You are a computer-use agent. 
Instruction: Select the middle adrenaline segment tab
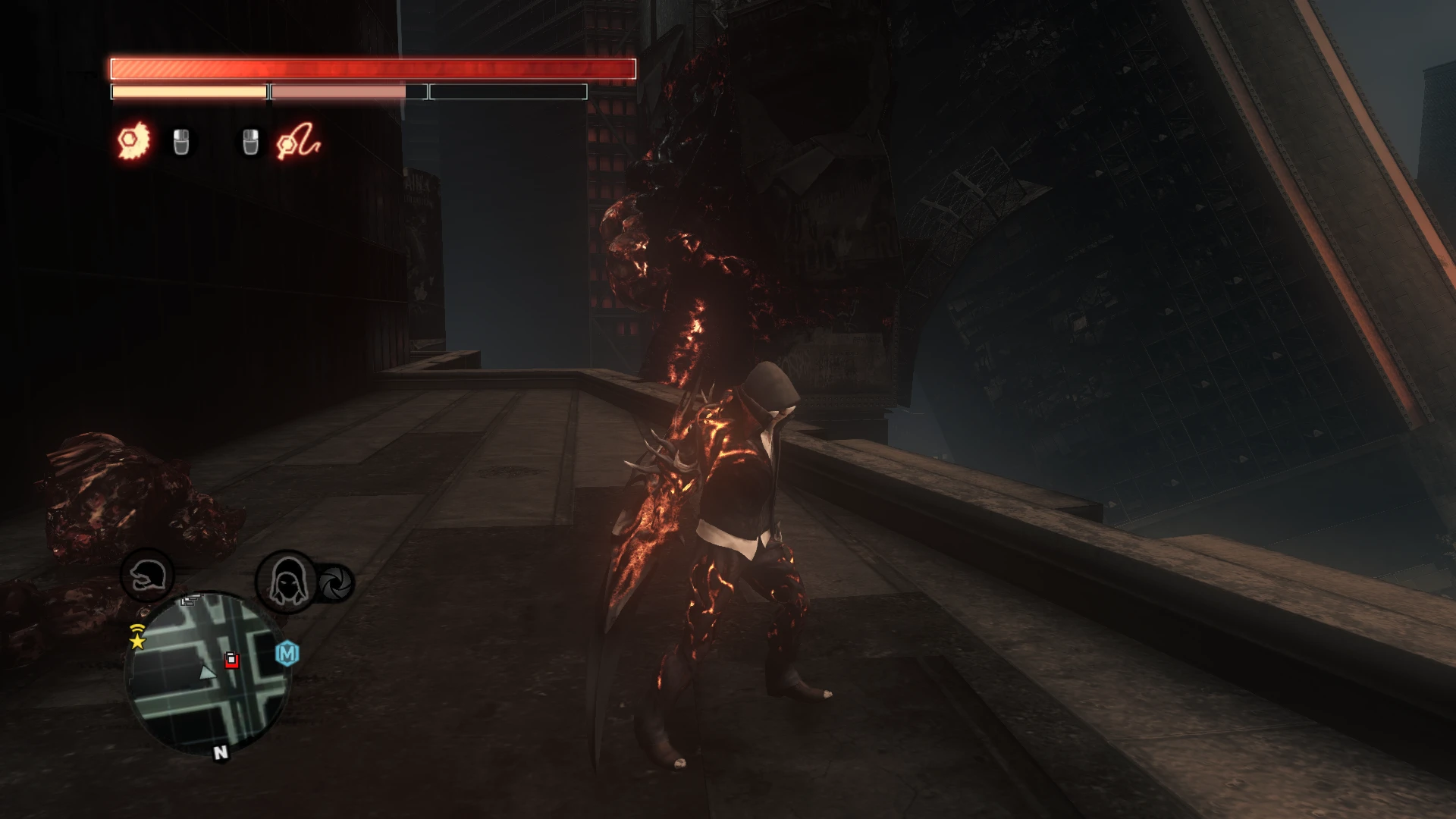tap(349, 91)
